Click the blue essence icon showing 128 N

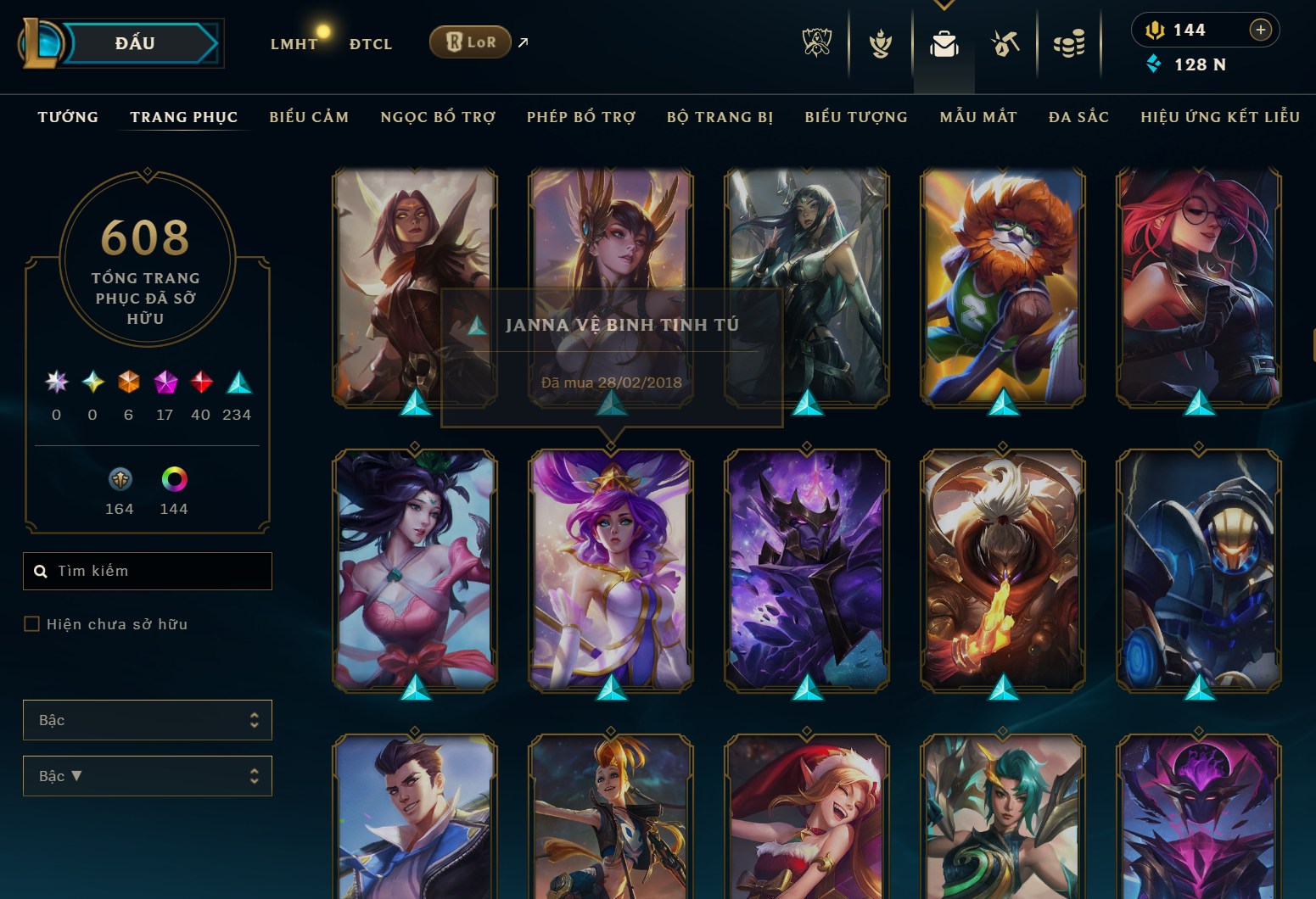1154,64
